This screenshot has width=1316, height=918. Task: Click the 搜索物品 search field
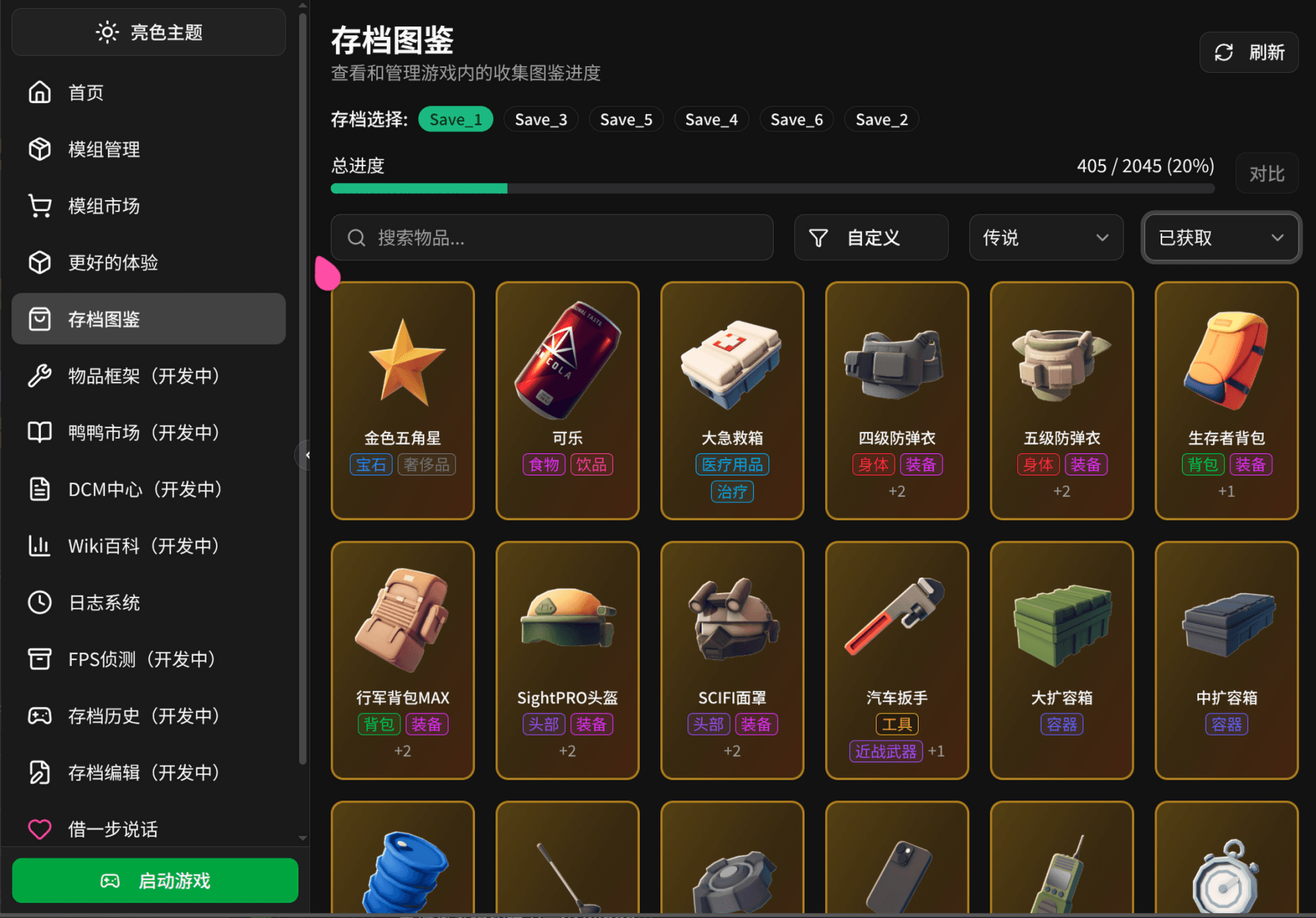coord(552,237)
